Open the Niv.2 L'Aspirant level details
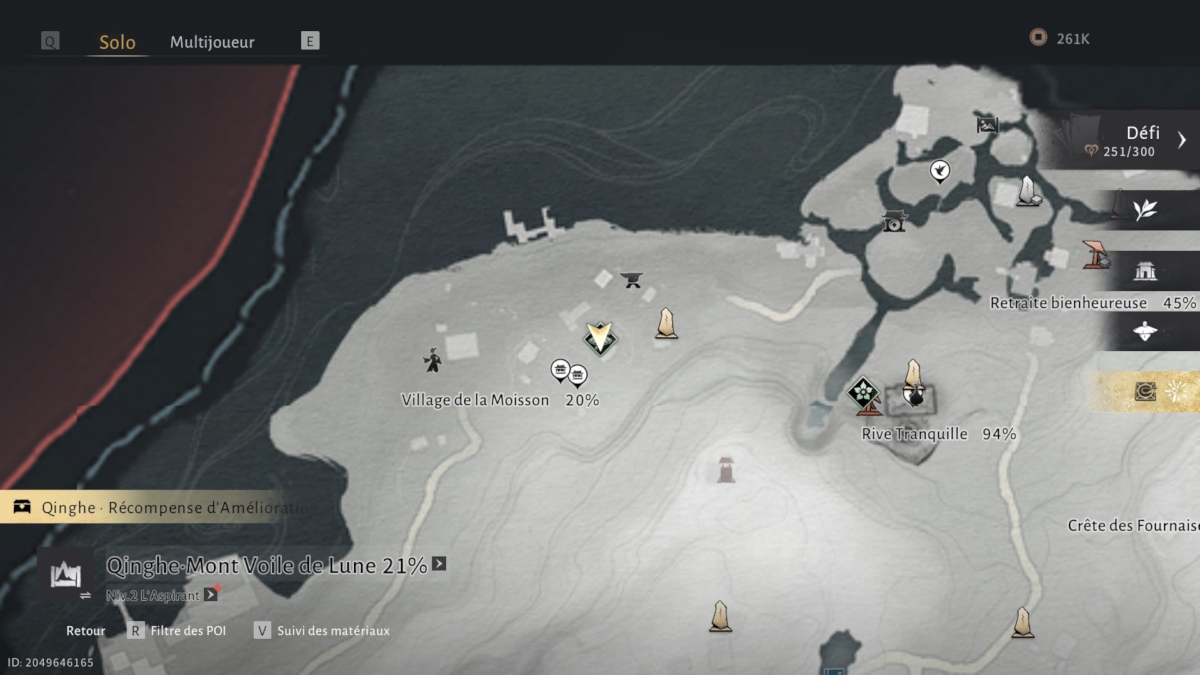 pos(210,595)
